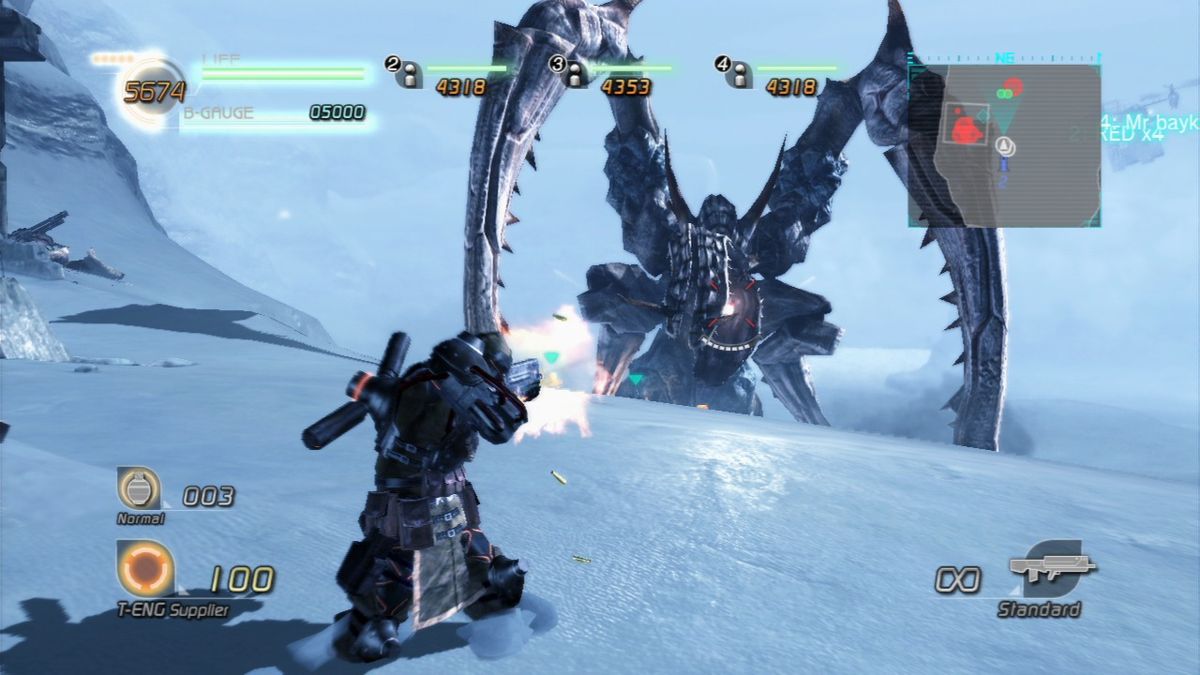Select the Standard machine gun weapon icon
The height and width of the screenshot is (675, 1200).
[x=1050, y=570]
